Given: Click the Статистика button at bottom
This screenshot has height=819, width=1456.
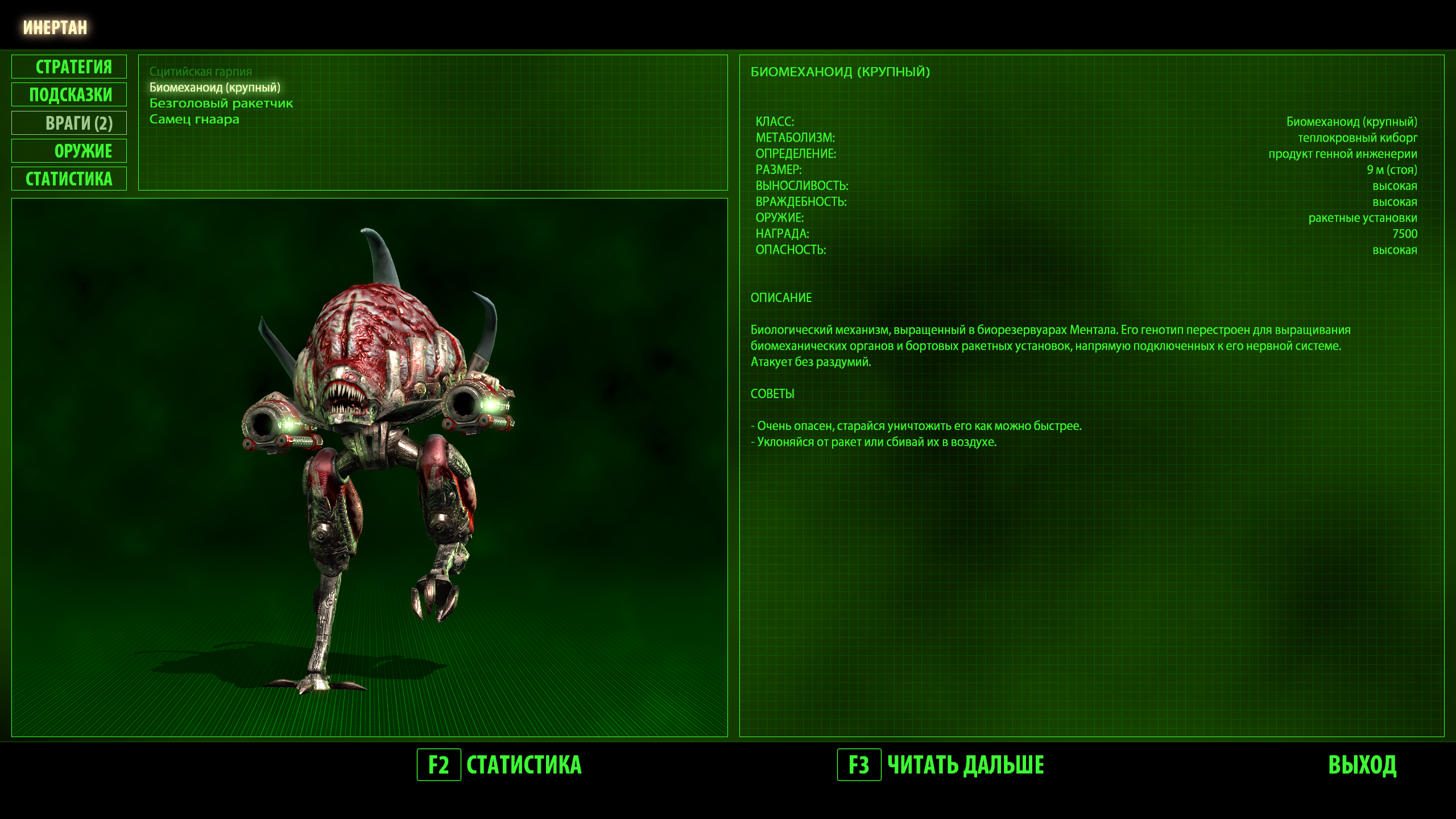Looking at the screenshot, I should tap(499, 765).
